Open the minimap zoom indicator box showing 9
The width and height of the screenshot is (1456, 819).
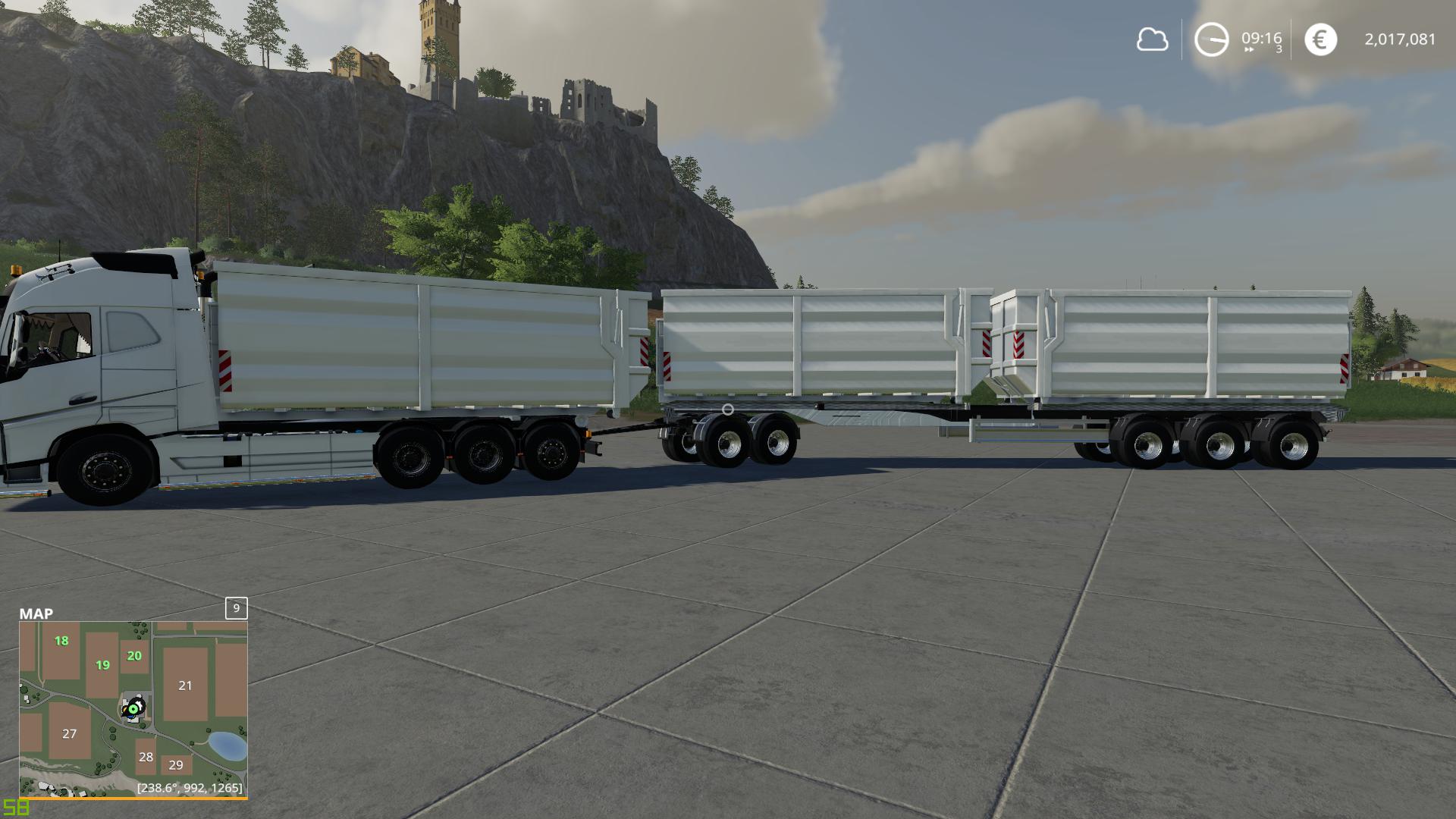tap(236, 609)
